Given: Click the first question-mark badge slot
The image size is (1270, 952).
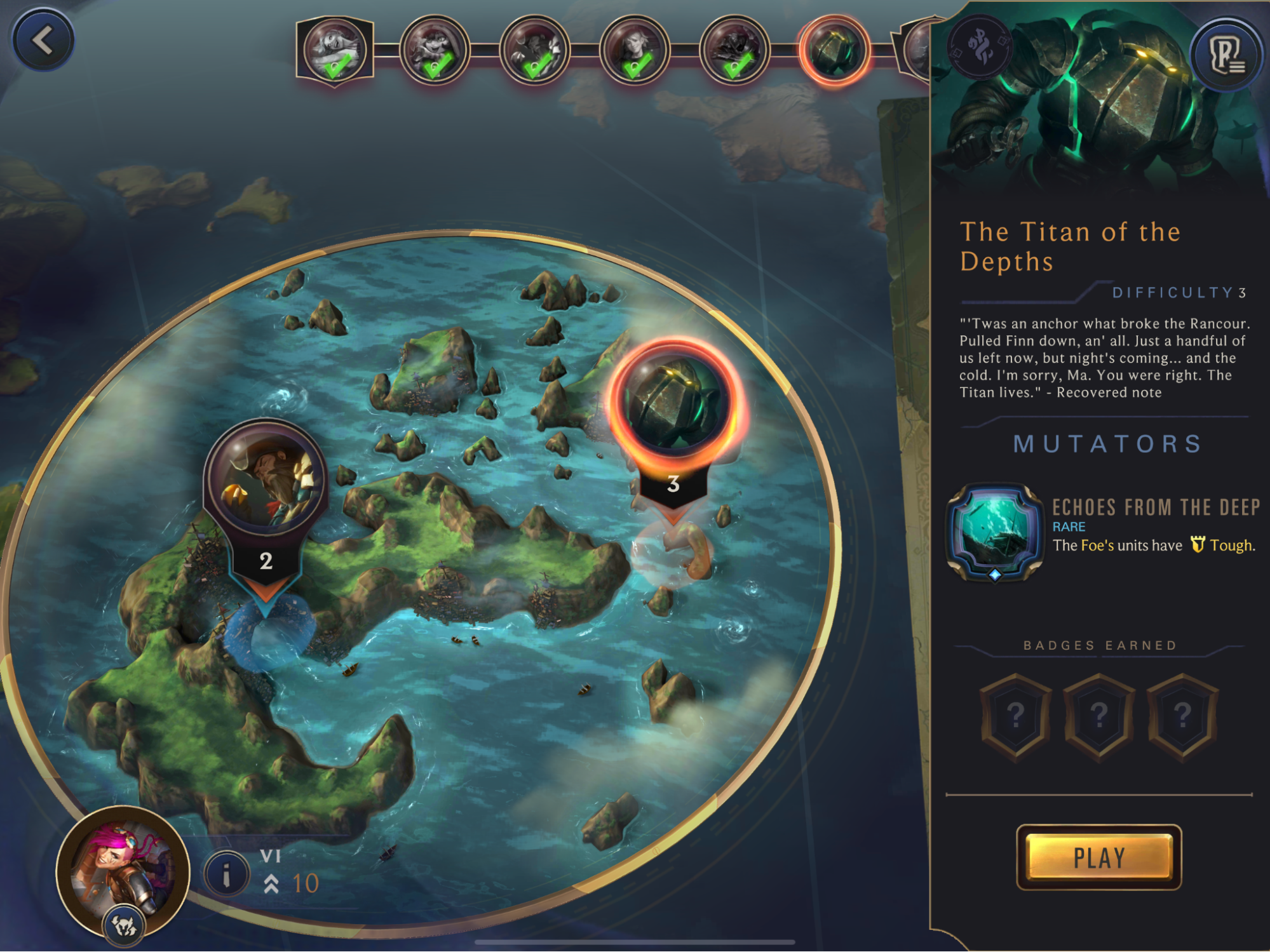Looking at the screenshot, I should [1017, 714].
